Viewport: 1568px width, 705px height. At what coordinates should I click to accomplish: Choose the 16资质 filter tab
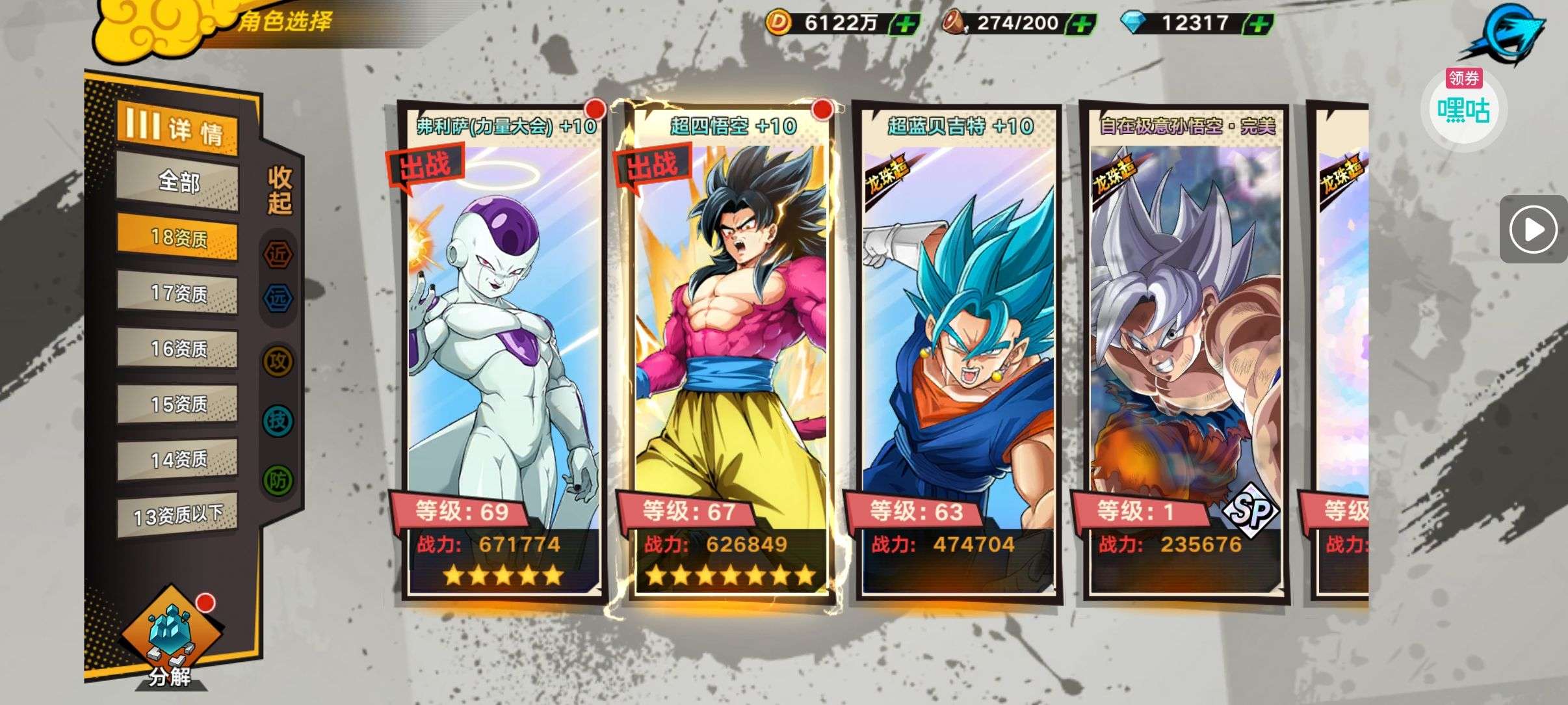click(x=178, y=349)
